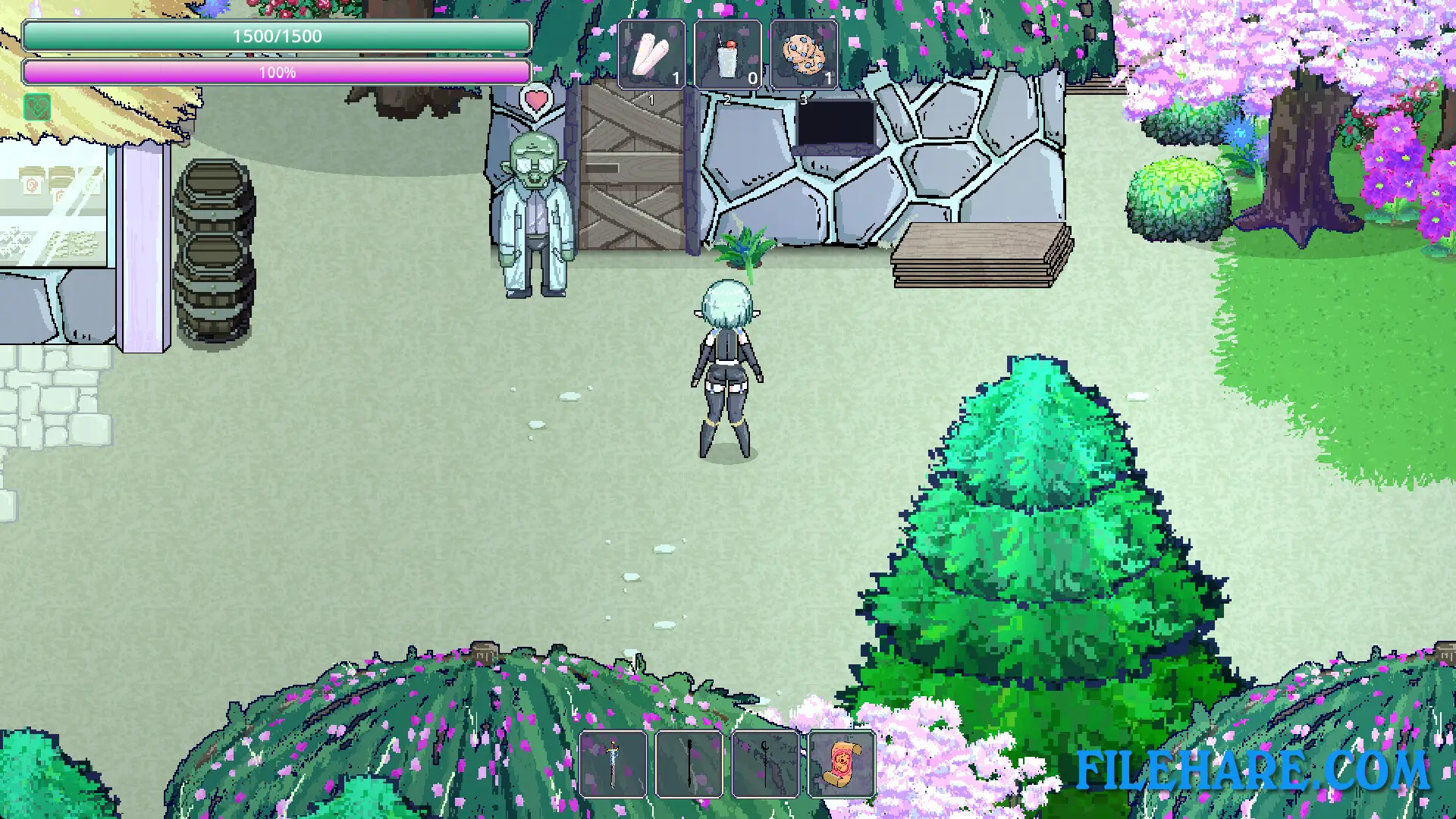
Task: Select the scythe weapon in the bottom bar
Action: tap(764, 762)
